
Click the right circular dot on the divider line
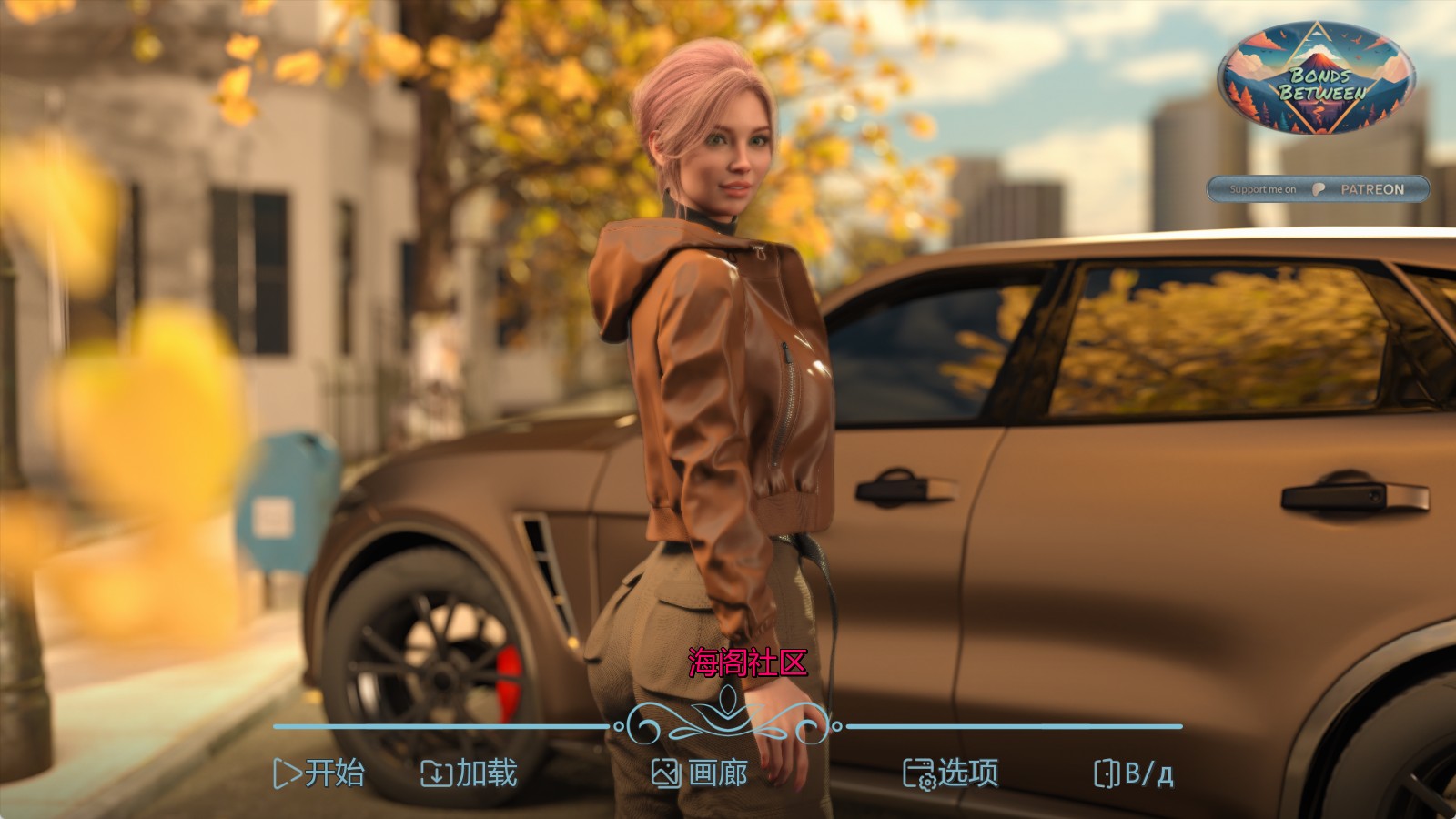coord(837,727)
